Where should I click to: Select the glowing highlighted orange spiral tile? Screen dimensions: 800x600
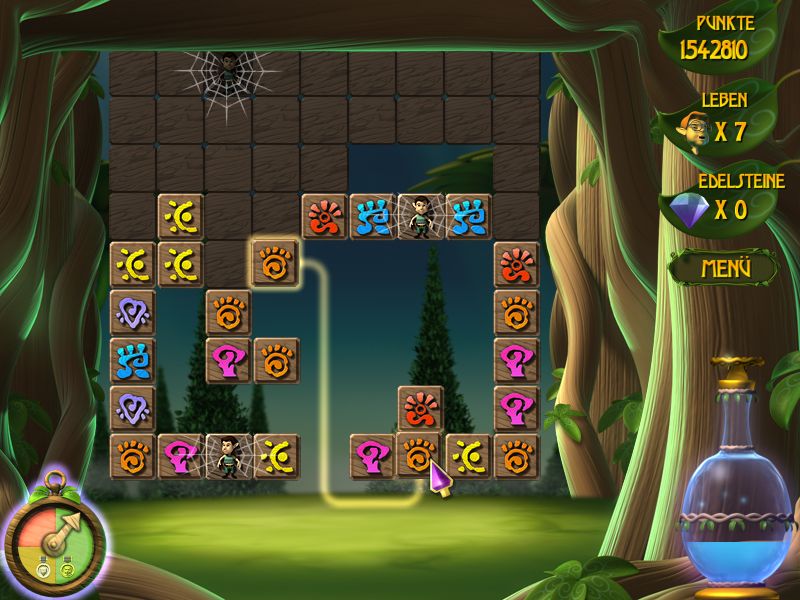click(276, 264)
